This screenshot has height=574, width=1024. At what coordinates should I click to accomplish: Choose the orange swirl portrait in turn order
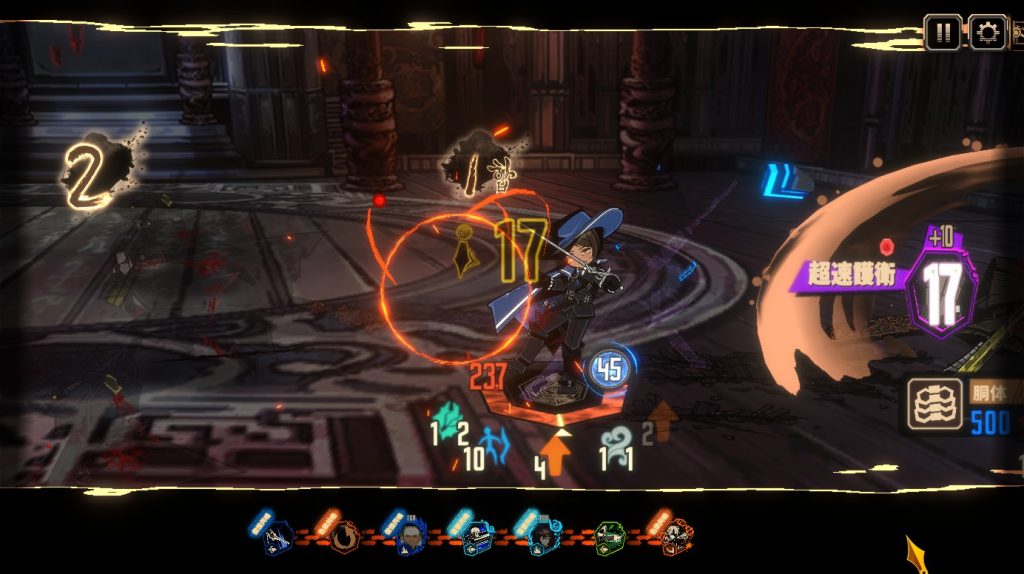[x=344, y=537]
